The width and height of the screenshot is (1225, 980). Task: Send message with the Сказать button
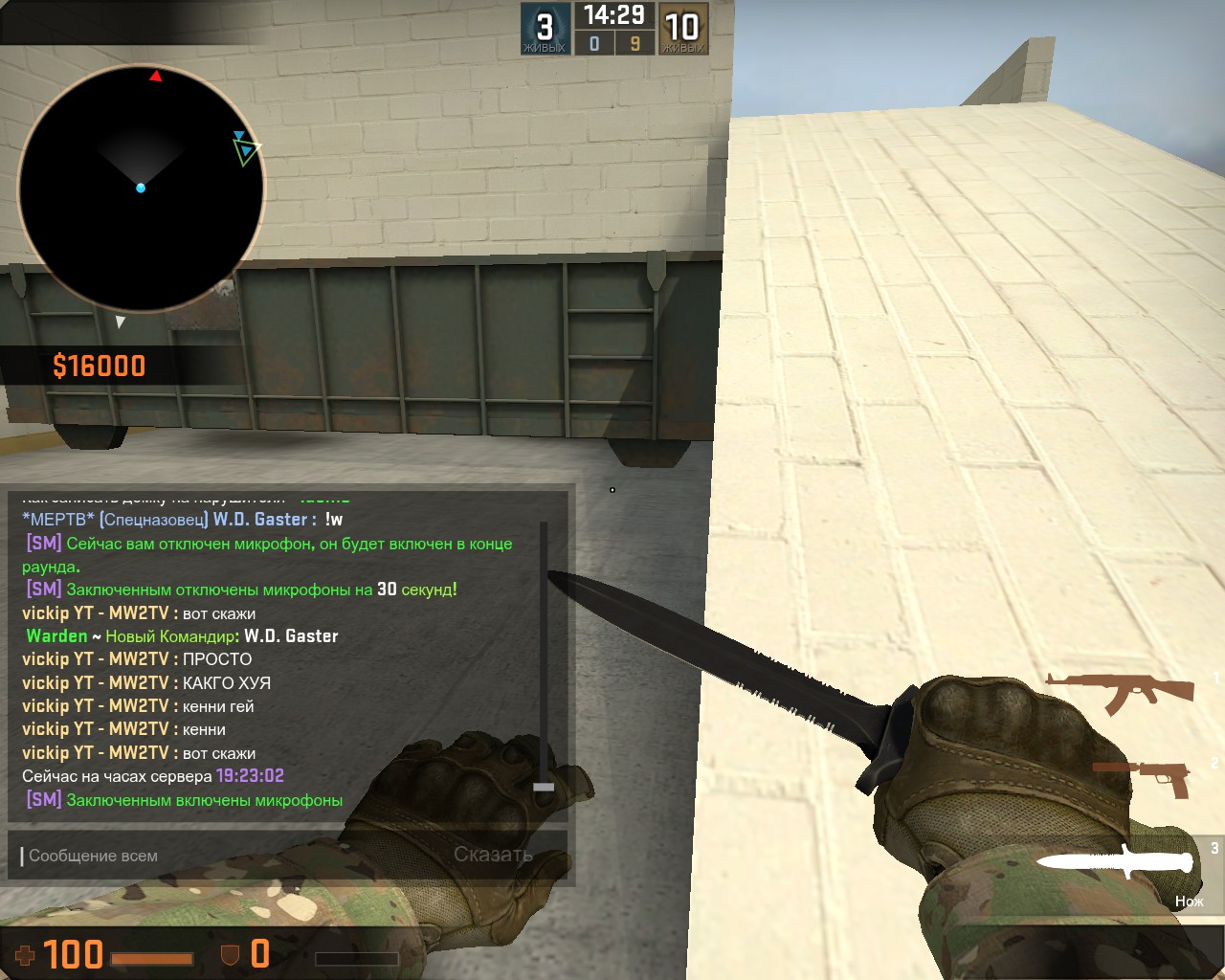point(493,855)
